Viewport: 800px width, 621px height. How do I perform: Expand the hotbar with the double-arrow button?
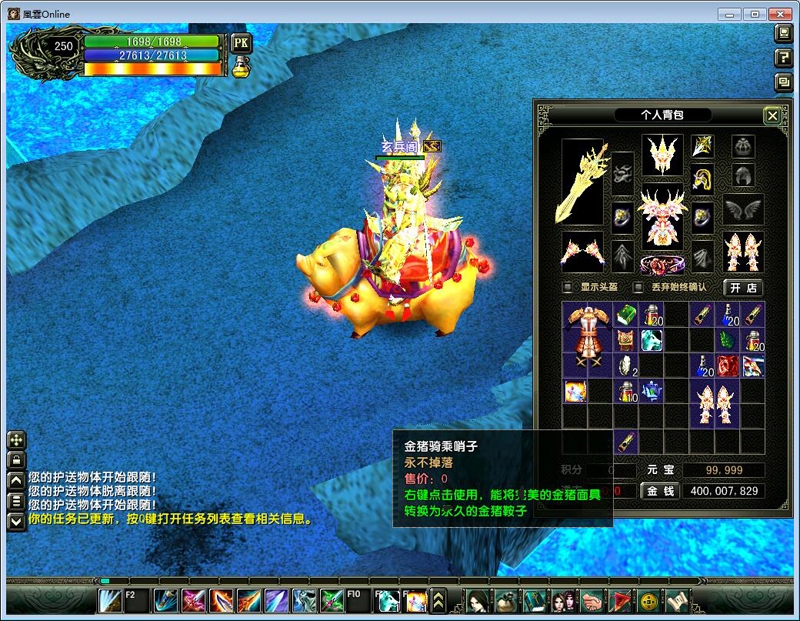pos(438,600)
